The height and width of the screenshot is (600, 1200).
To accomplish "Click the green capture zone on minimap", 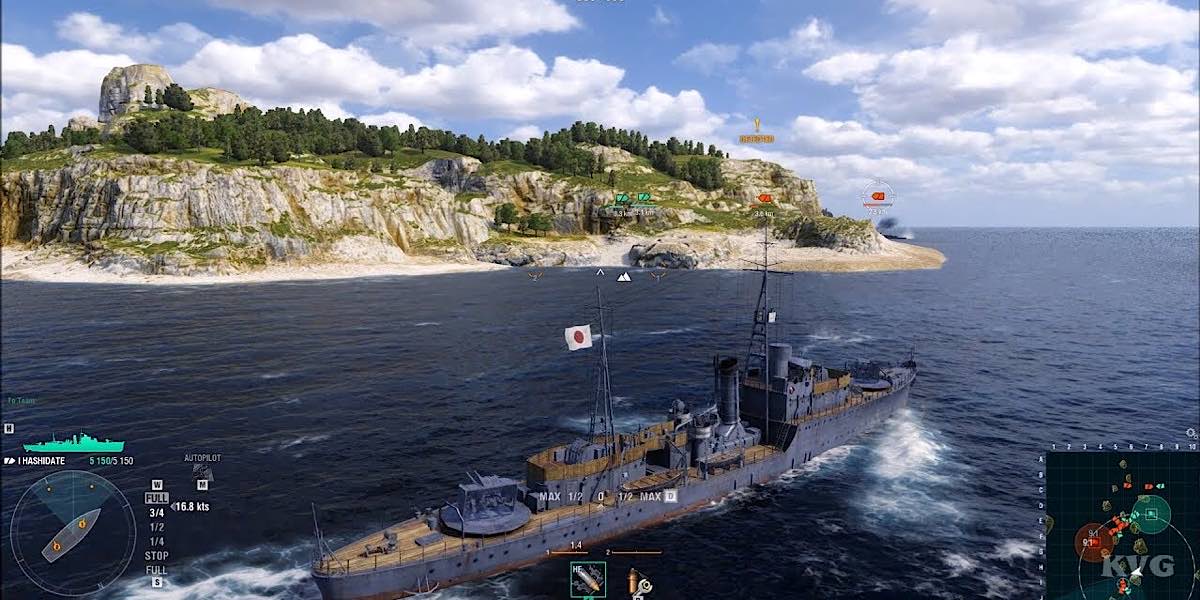I will 1150,514.
